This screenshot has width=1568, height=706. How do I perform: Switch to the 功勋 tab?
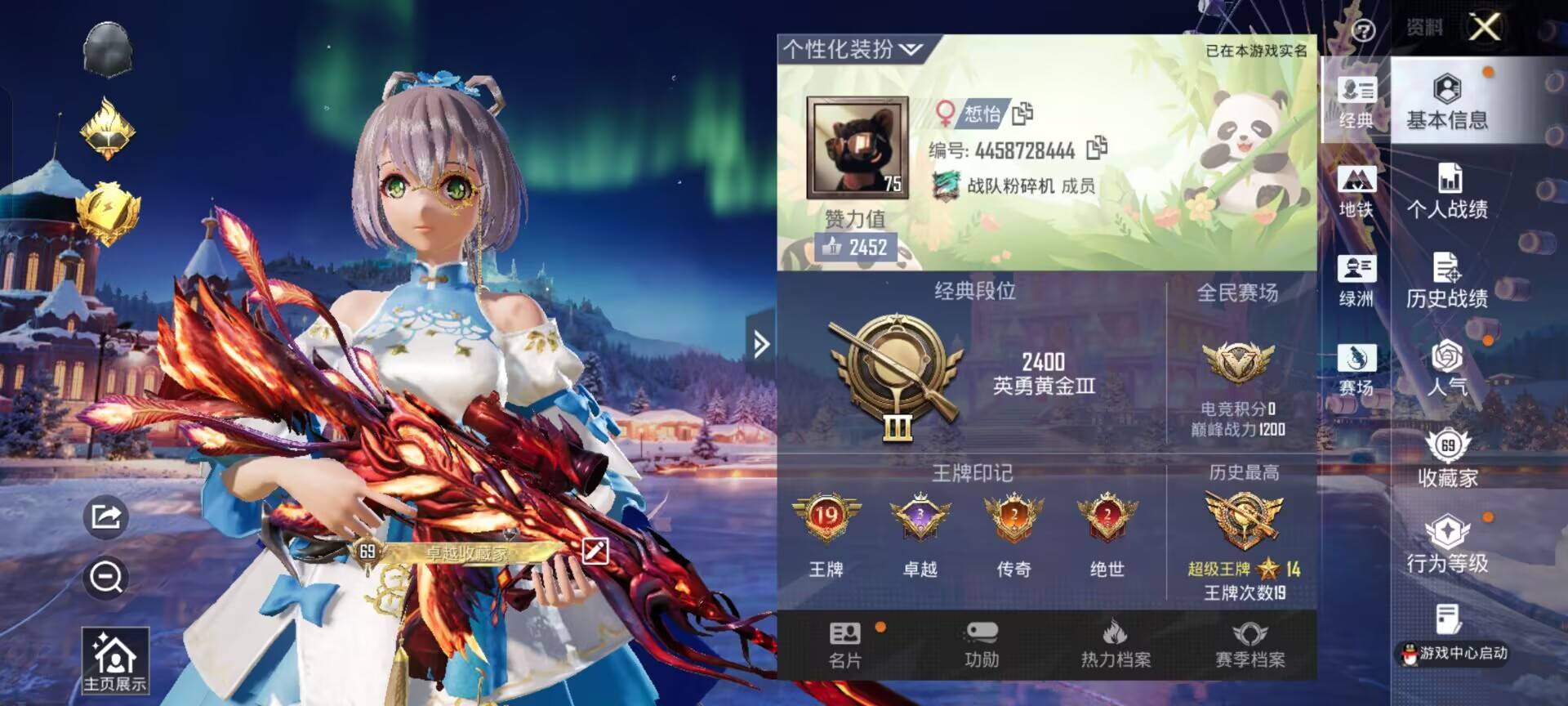point(981,645)
